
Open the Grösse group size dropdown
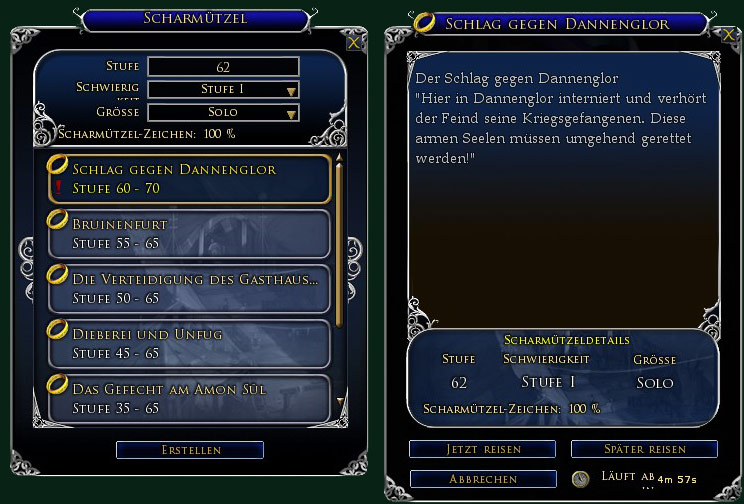click(x=223, y=112)
